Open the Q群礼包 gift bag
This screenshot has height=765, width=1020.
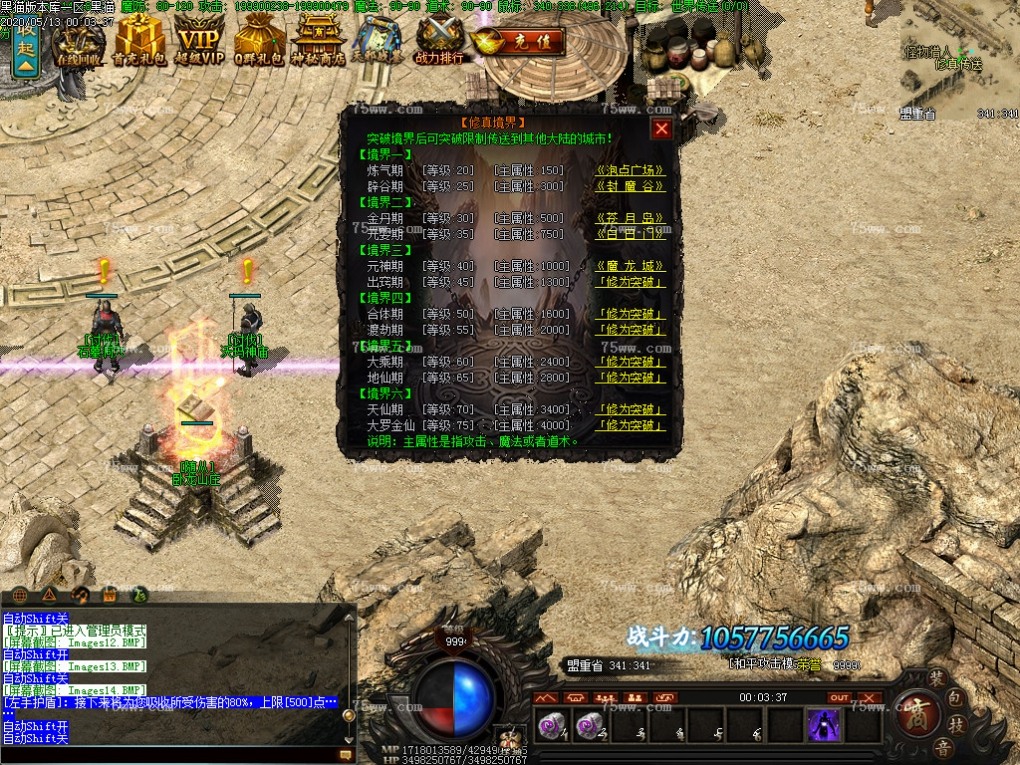pyautogui.click(x=260, y=43)
